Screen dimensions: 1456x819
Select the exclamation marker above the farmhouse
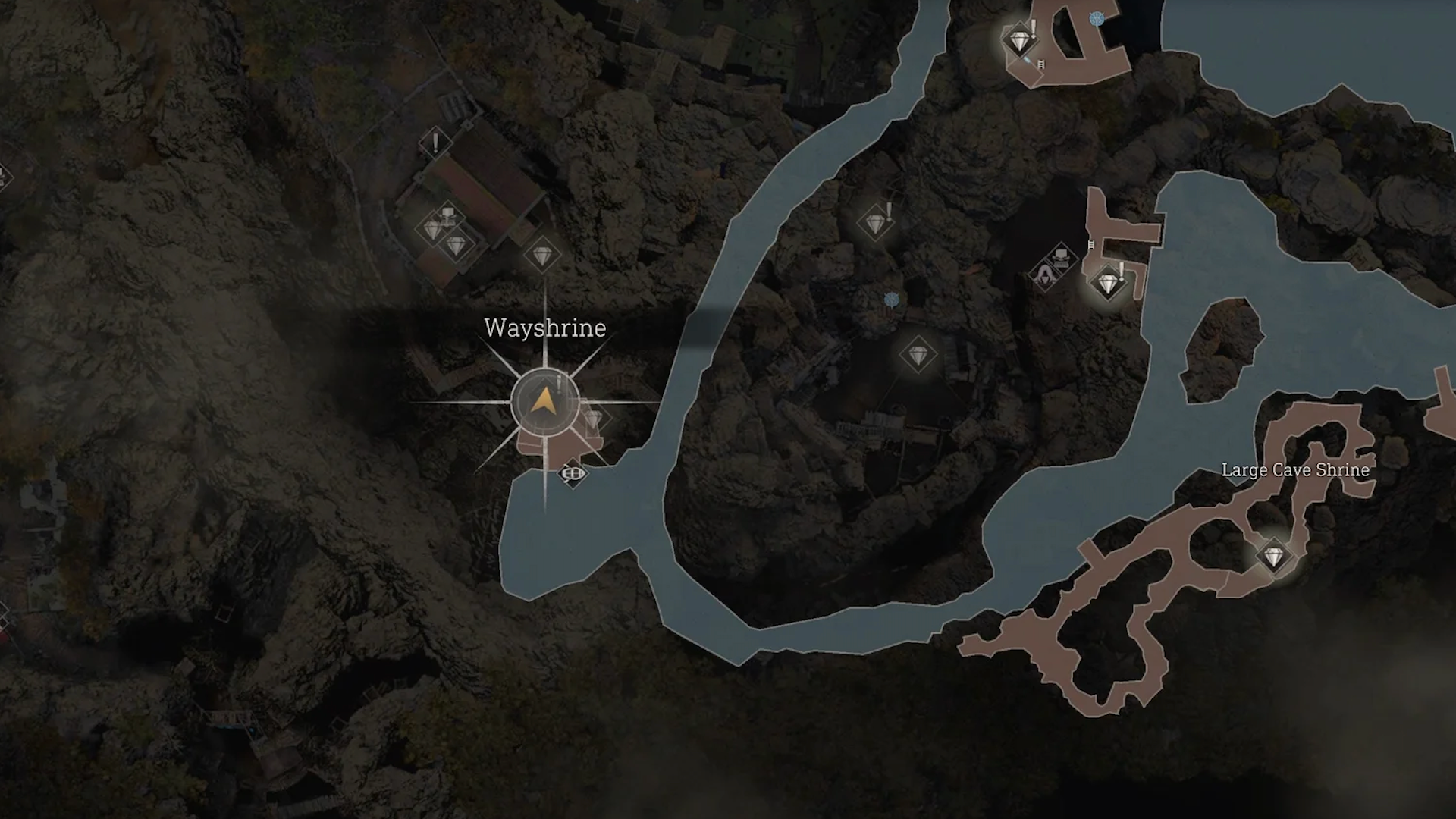[x=435, y=143]
